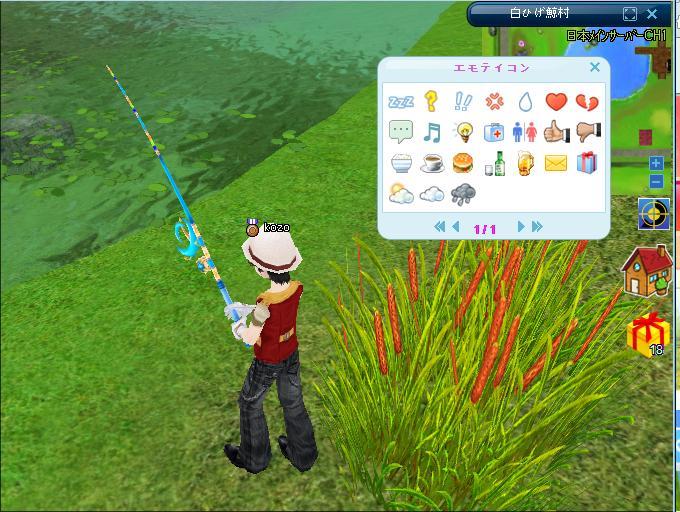Screen dimensions: 680x512
Task: Select the light bulb idea emoticon
Action: tap(463, 132)
